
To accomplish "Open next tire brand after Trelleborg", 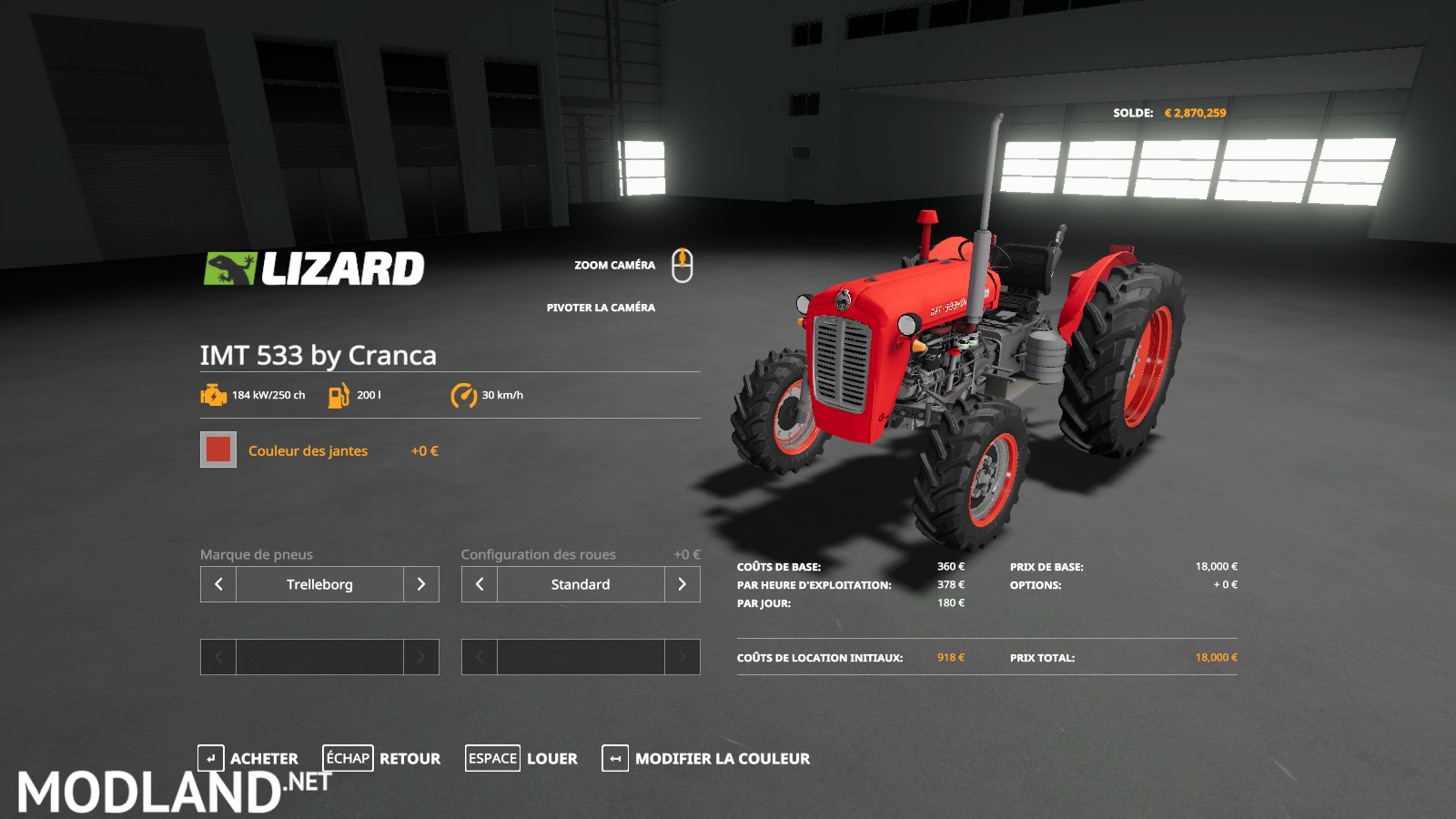I will [421, 584].
